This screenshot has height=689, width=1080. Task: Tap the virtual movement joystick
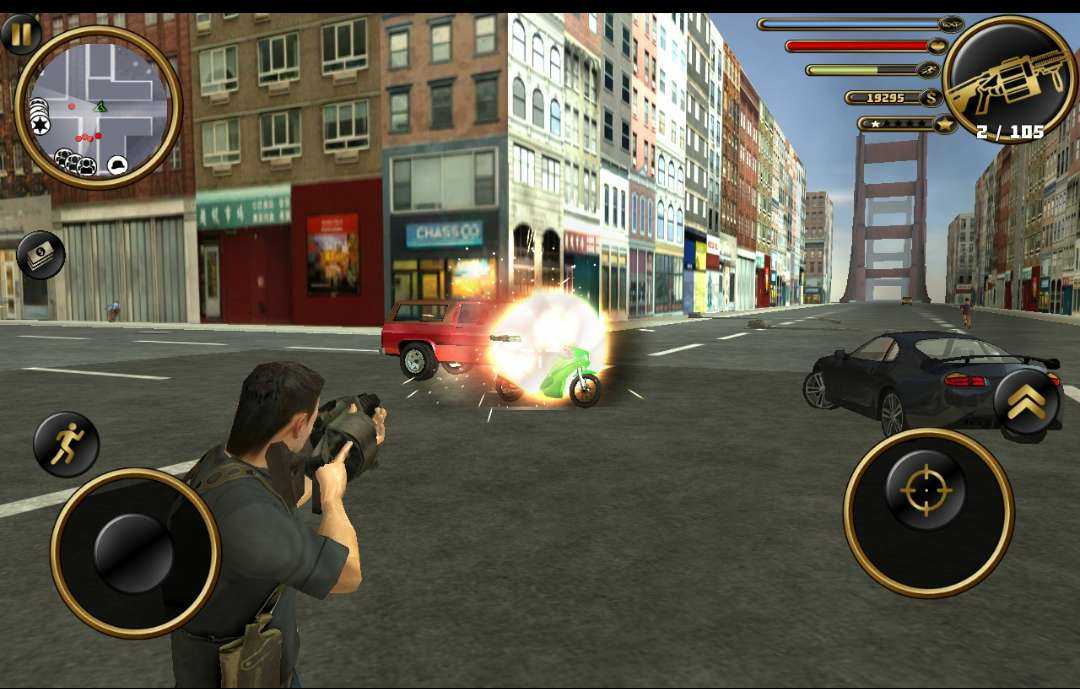pos(135,553)
